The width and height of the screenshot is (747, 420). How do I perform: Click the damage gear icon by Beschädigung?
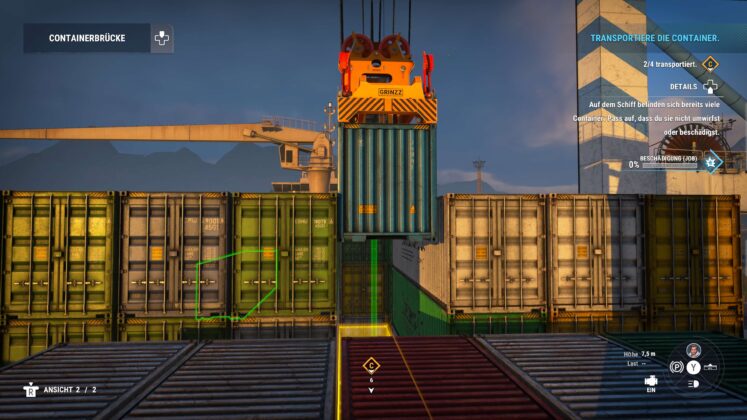click(x=711, y=161)
